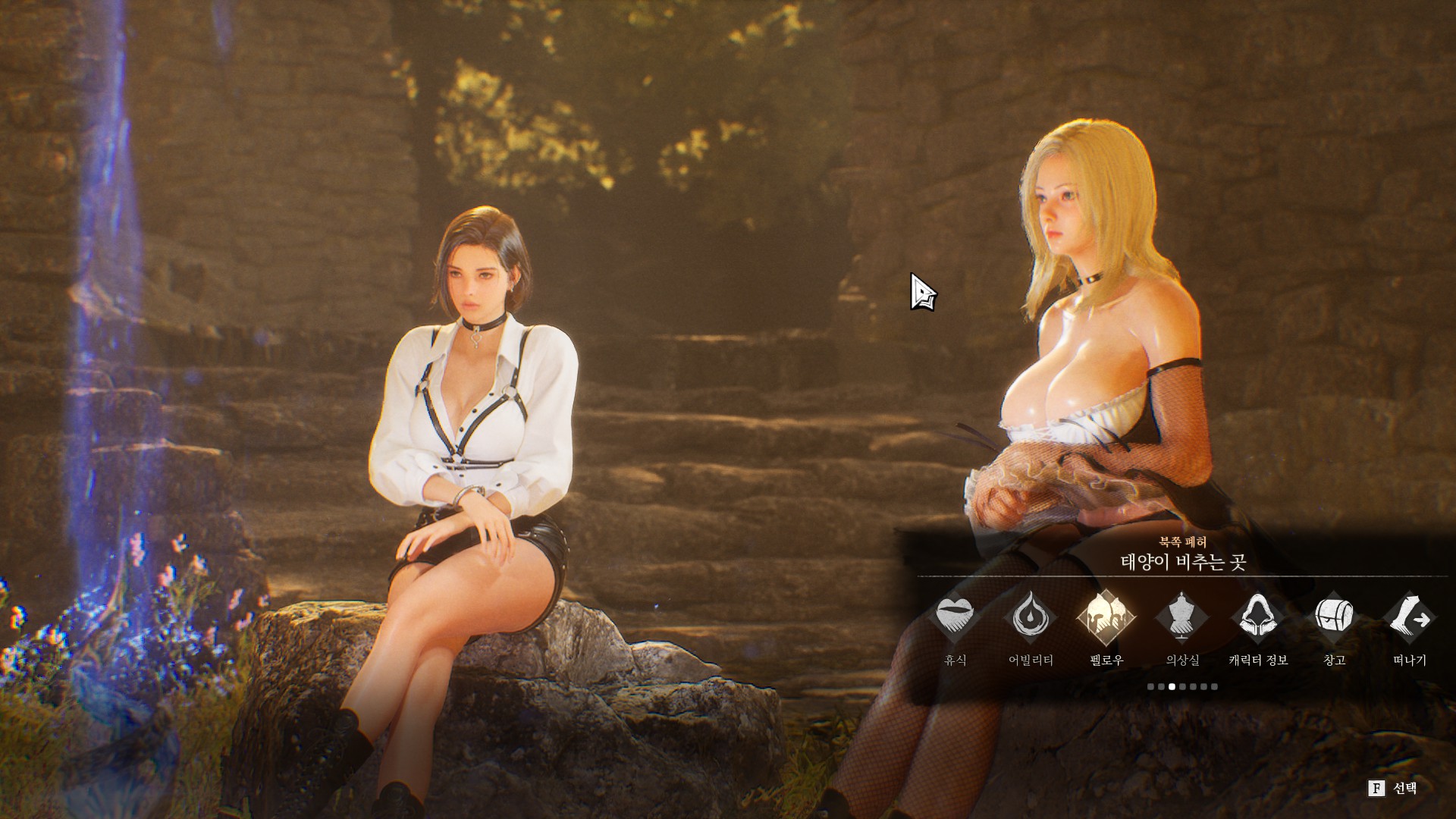Screen dimensions: 1456x819
Task: Open the 창고 (Storage) chest
Action: click(1334, 617)
